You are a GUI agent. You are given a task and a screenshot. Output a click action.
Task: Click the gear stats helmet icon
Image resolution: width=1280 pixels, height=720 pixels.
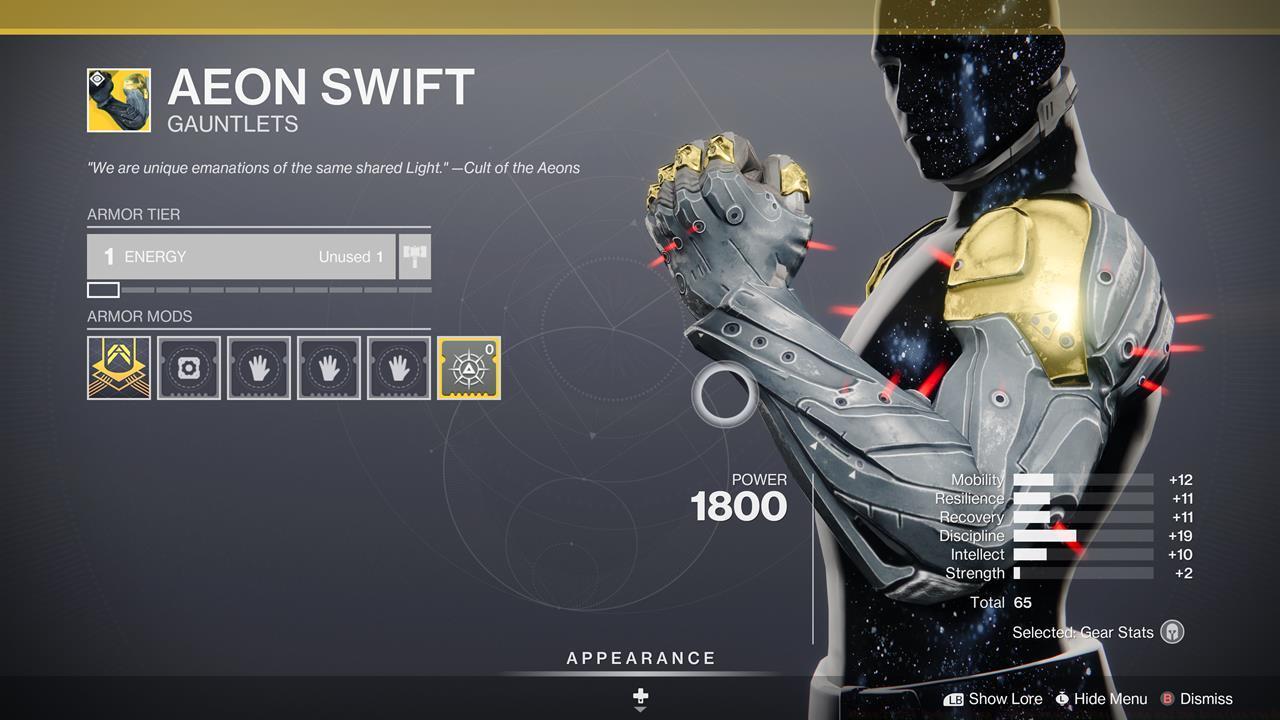[x=1170, y=632]
